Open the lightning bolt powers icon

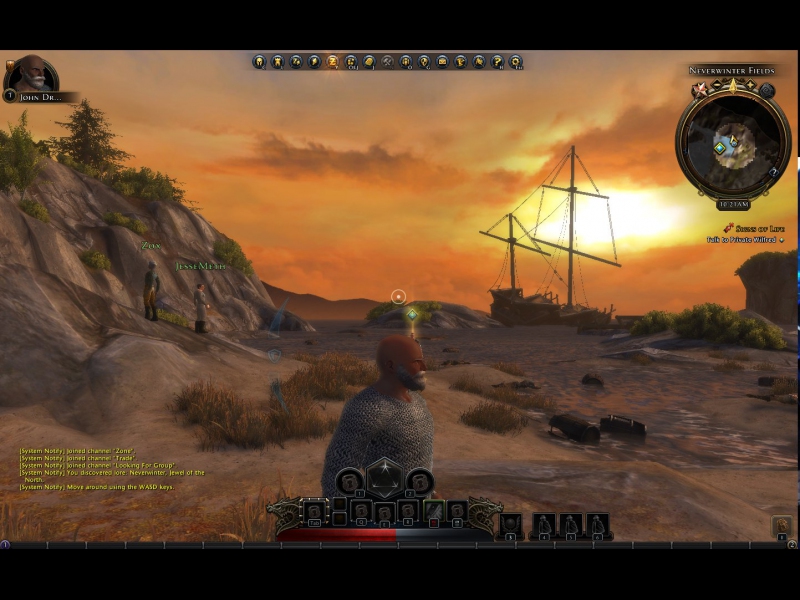click(314, 62)
